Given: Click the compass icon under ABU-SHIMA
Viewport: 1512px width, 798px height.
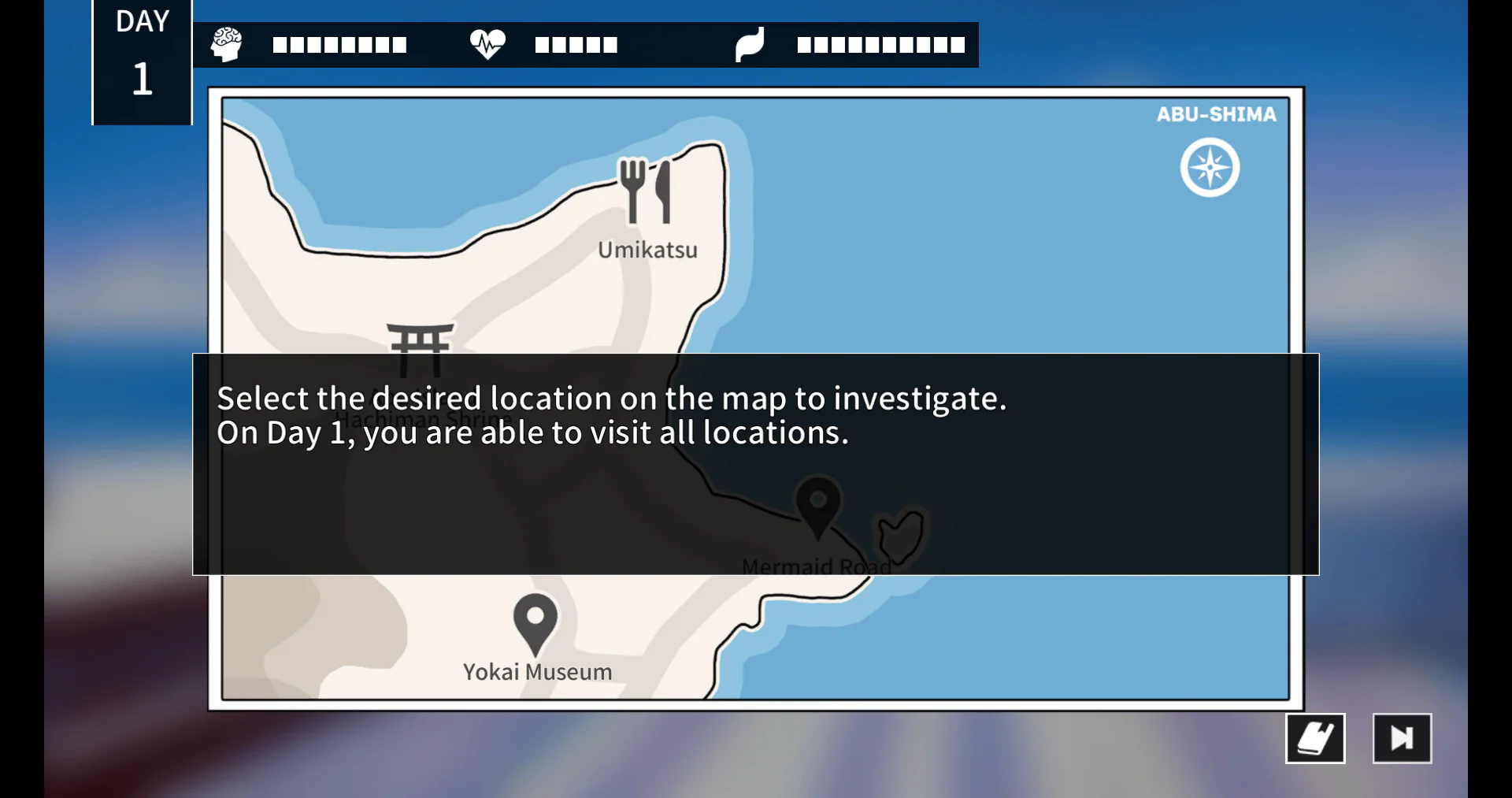Looking at the screenshot, I should point(1210,168).
